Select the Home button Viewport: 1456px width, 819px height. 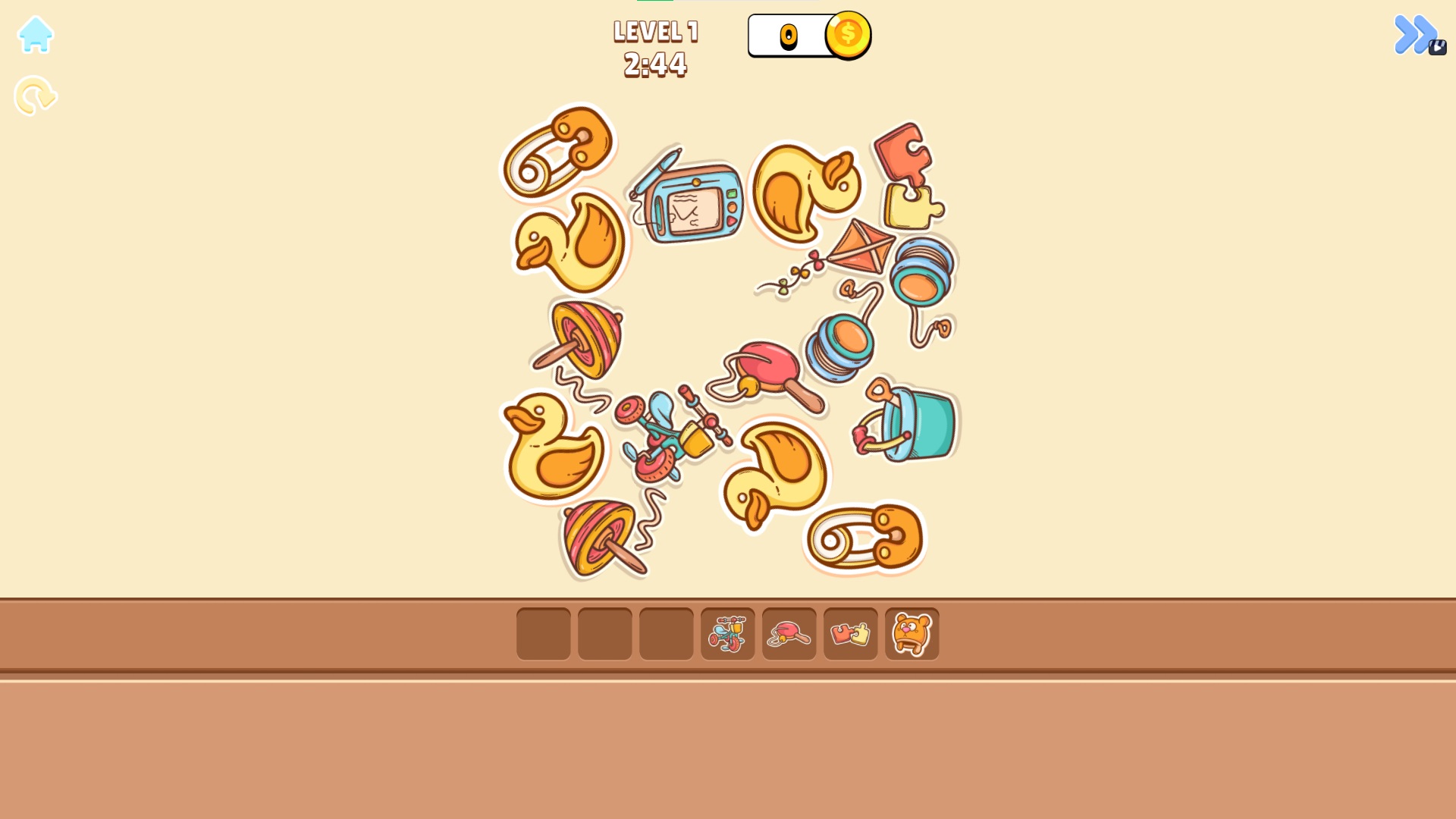[35, 35]
